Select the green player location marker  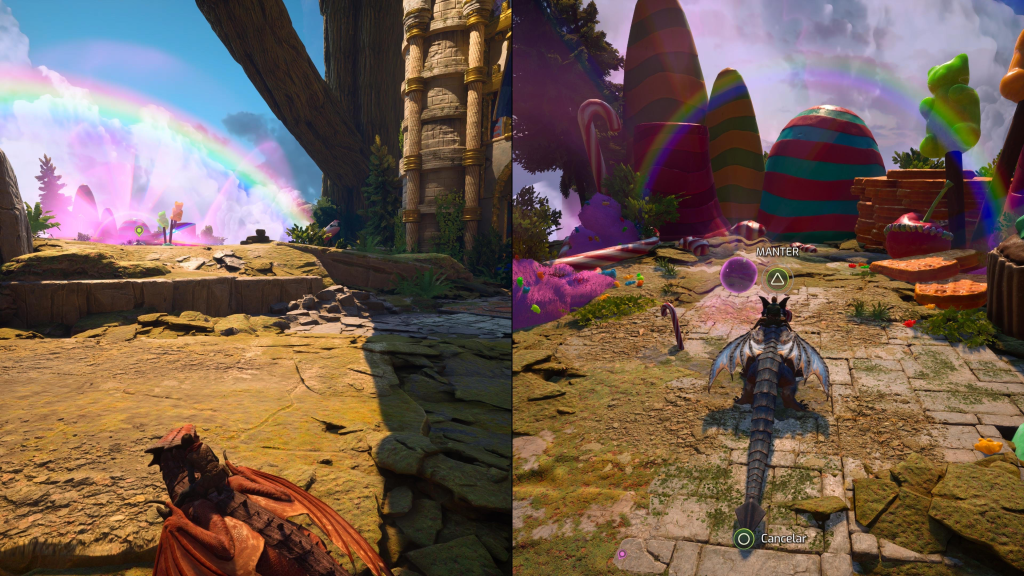140,231
